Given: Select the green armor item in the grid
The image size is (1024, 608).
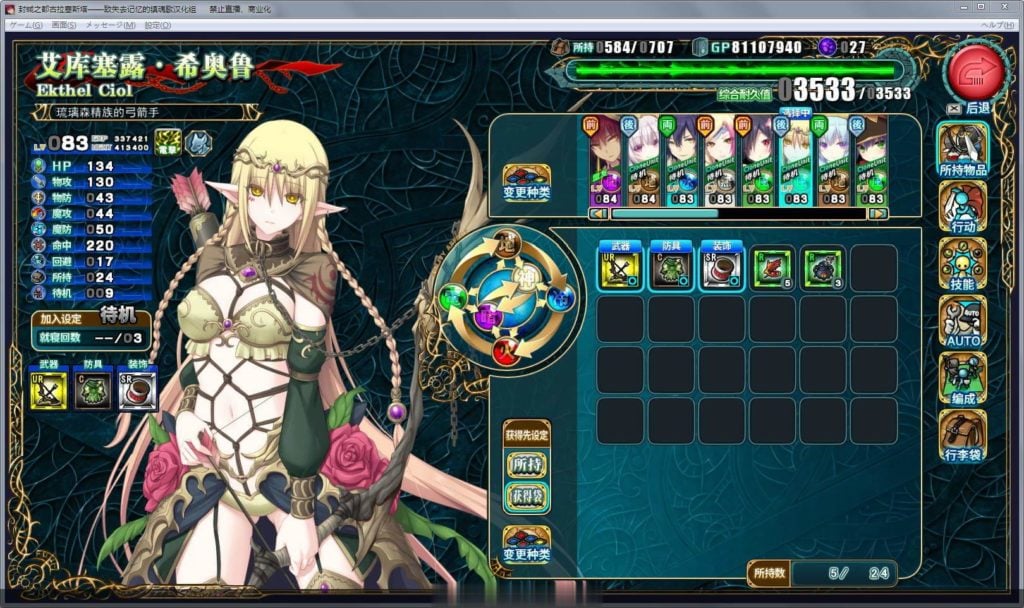Looking at the screenshot, I should (670, 268).
